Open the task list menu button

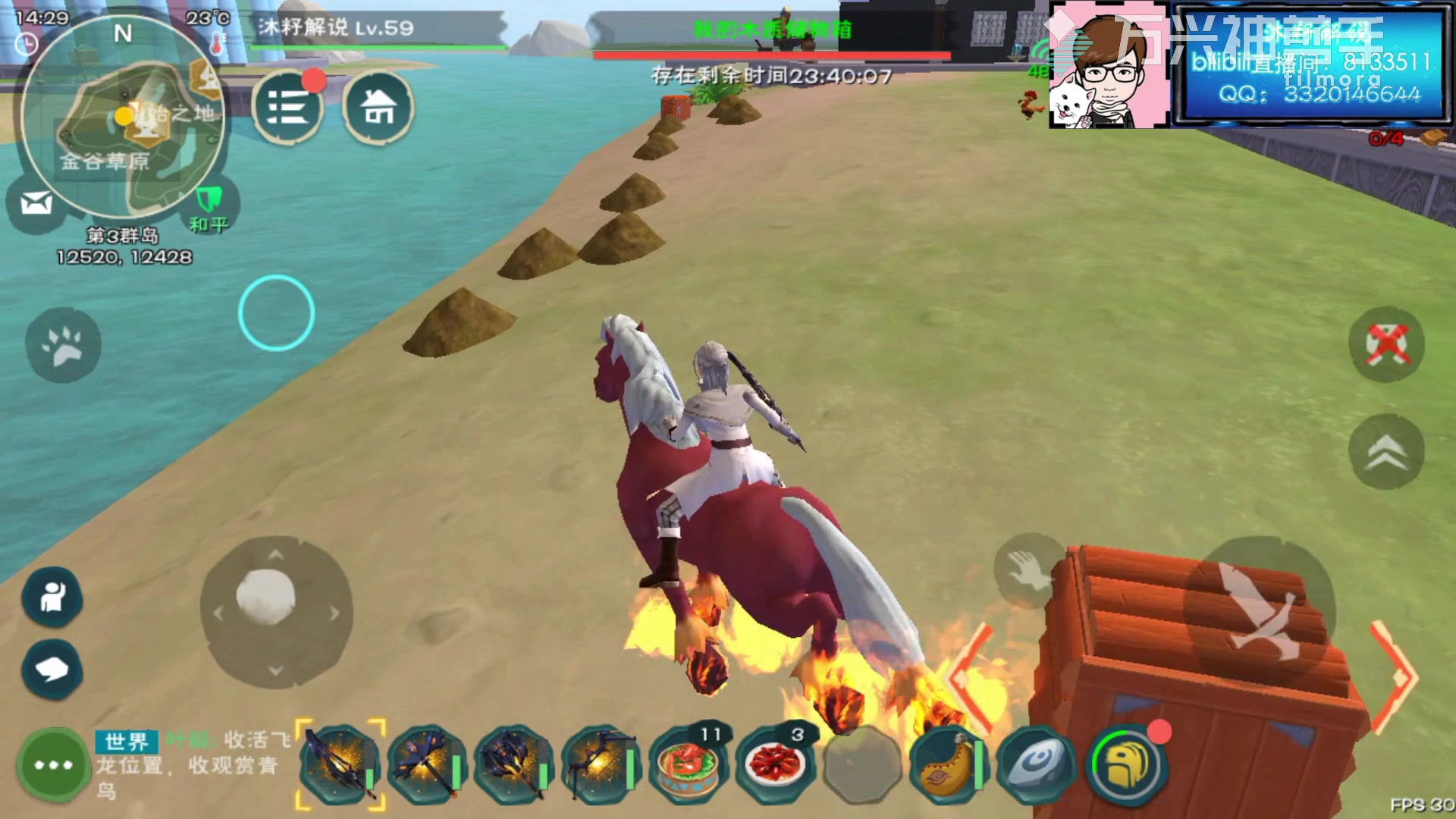point(287,108)
